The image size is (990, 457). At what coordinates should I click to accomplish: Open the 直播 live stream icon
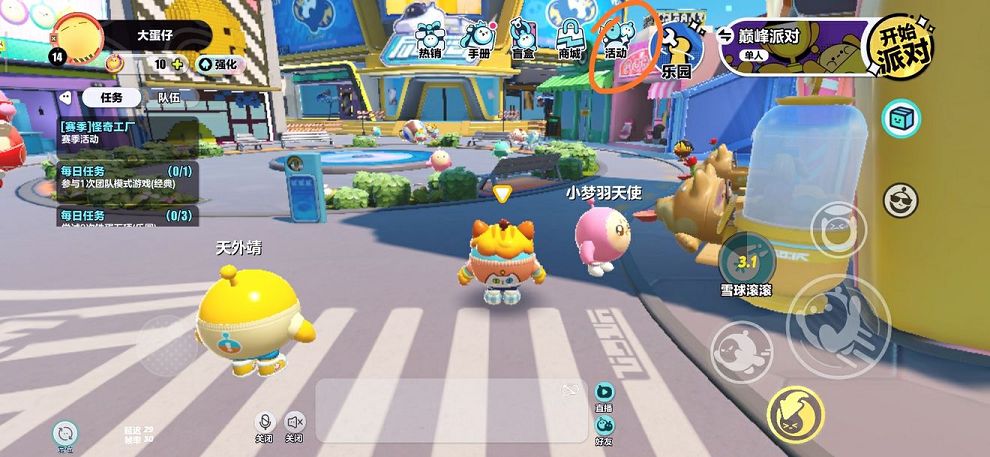coord(603,394)
